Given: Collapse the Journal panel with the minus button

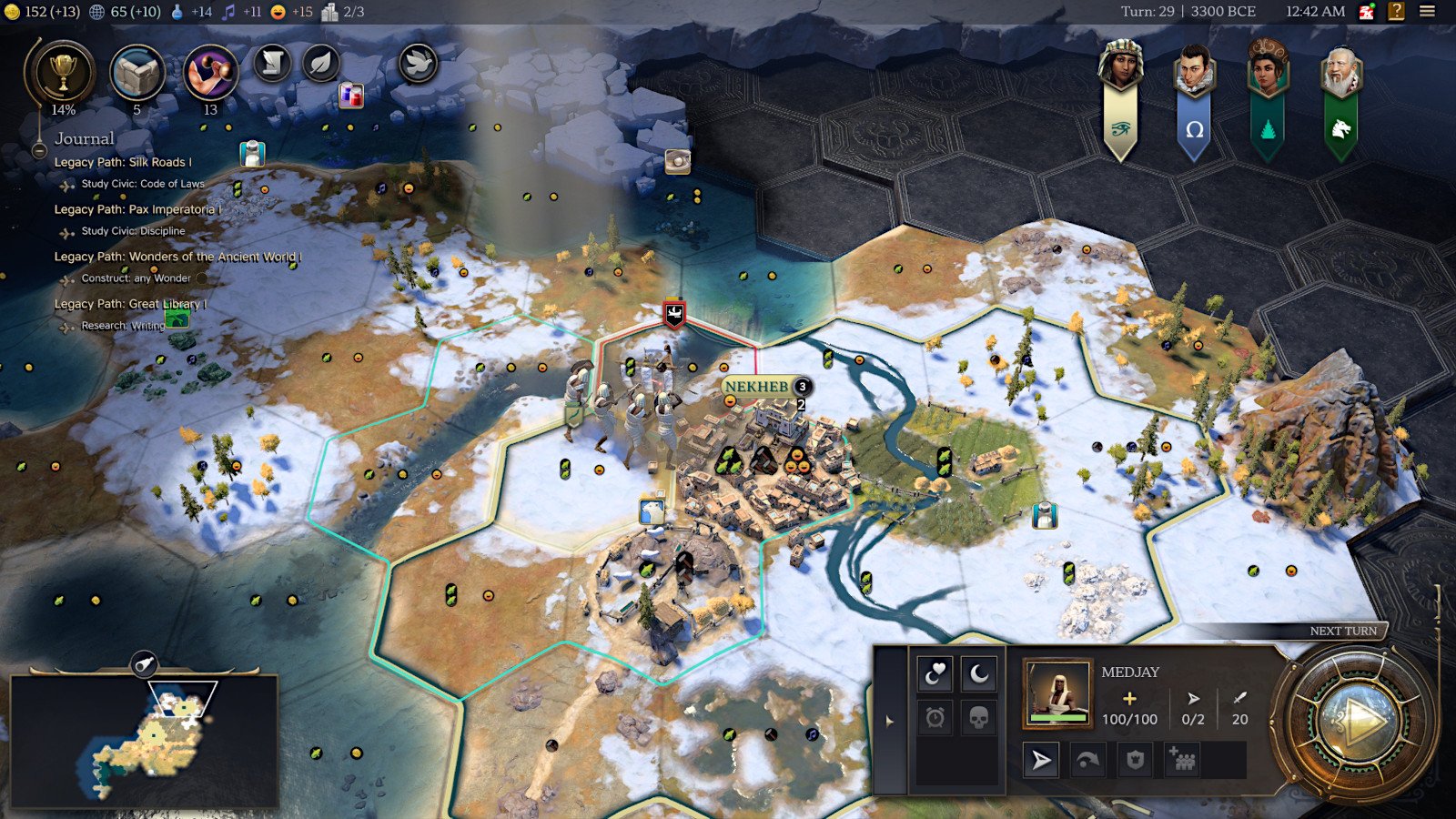Looking at the screenshot, I should 39,150.
